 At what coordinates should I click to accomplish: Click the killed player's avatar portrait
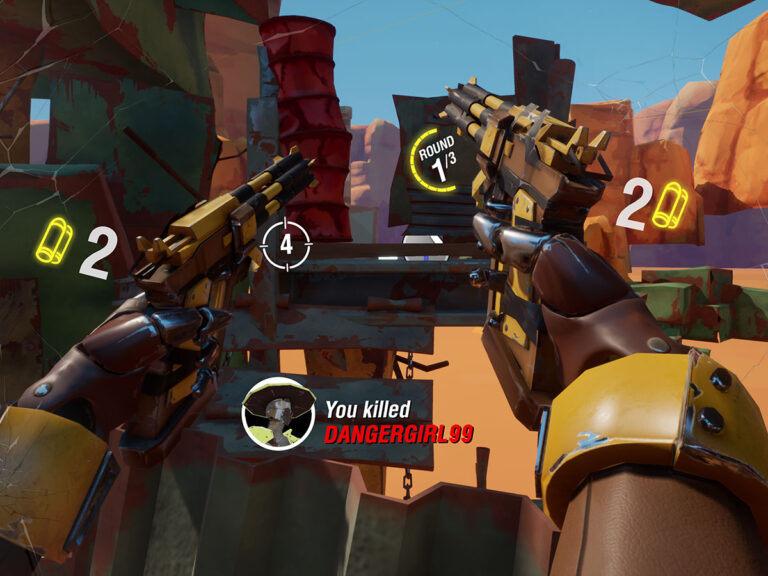coord(279,414)
